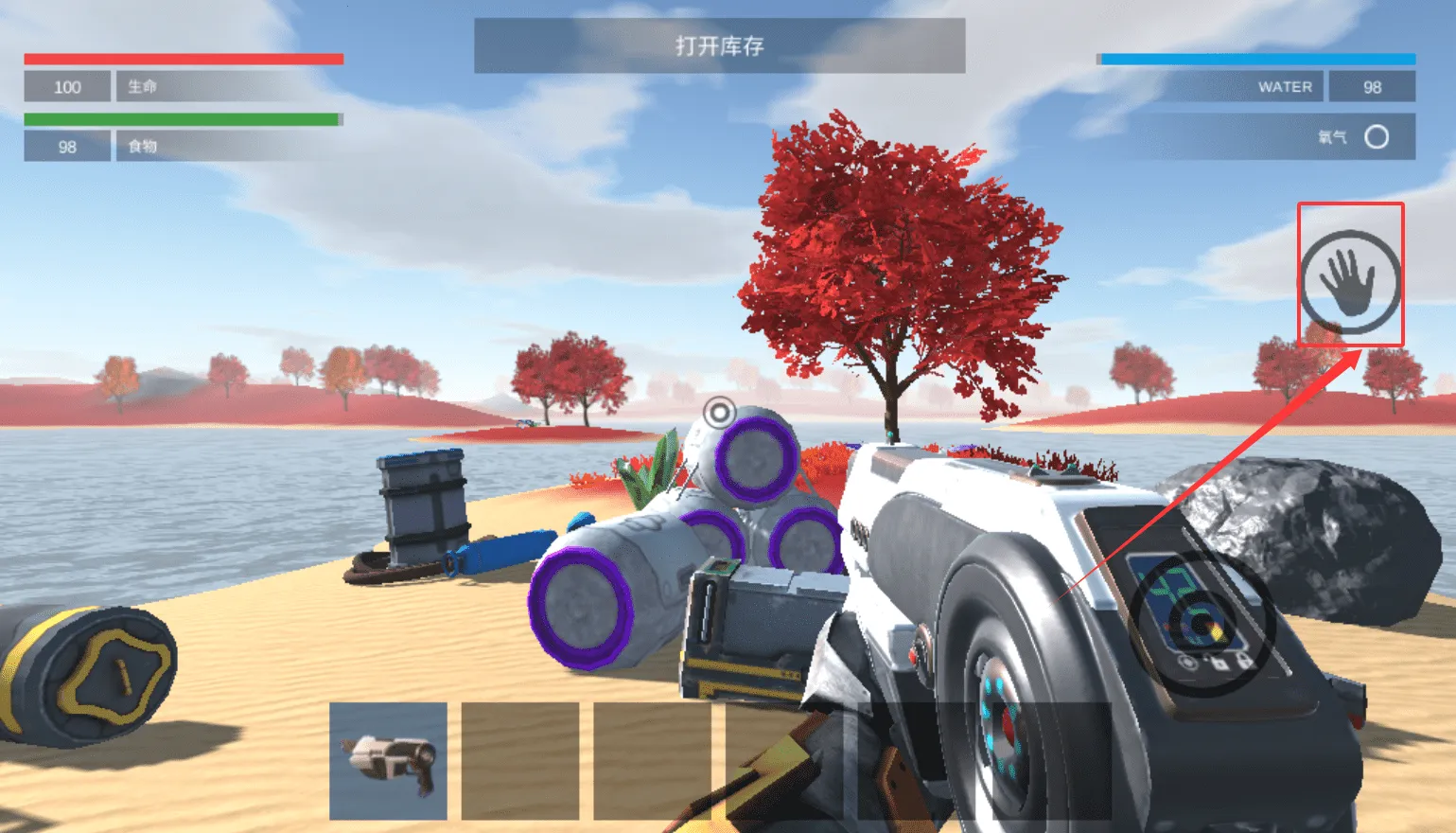Tap the 打开库存 inventory button

point(719,45)
